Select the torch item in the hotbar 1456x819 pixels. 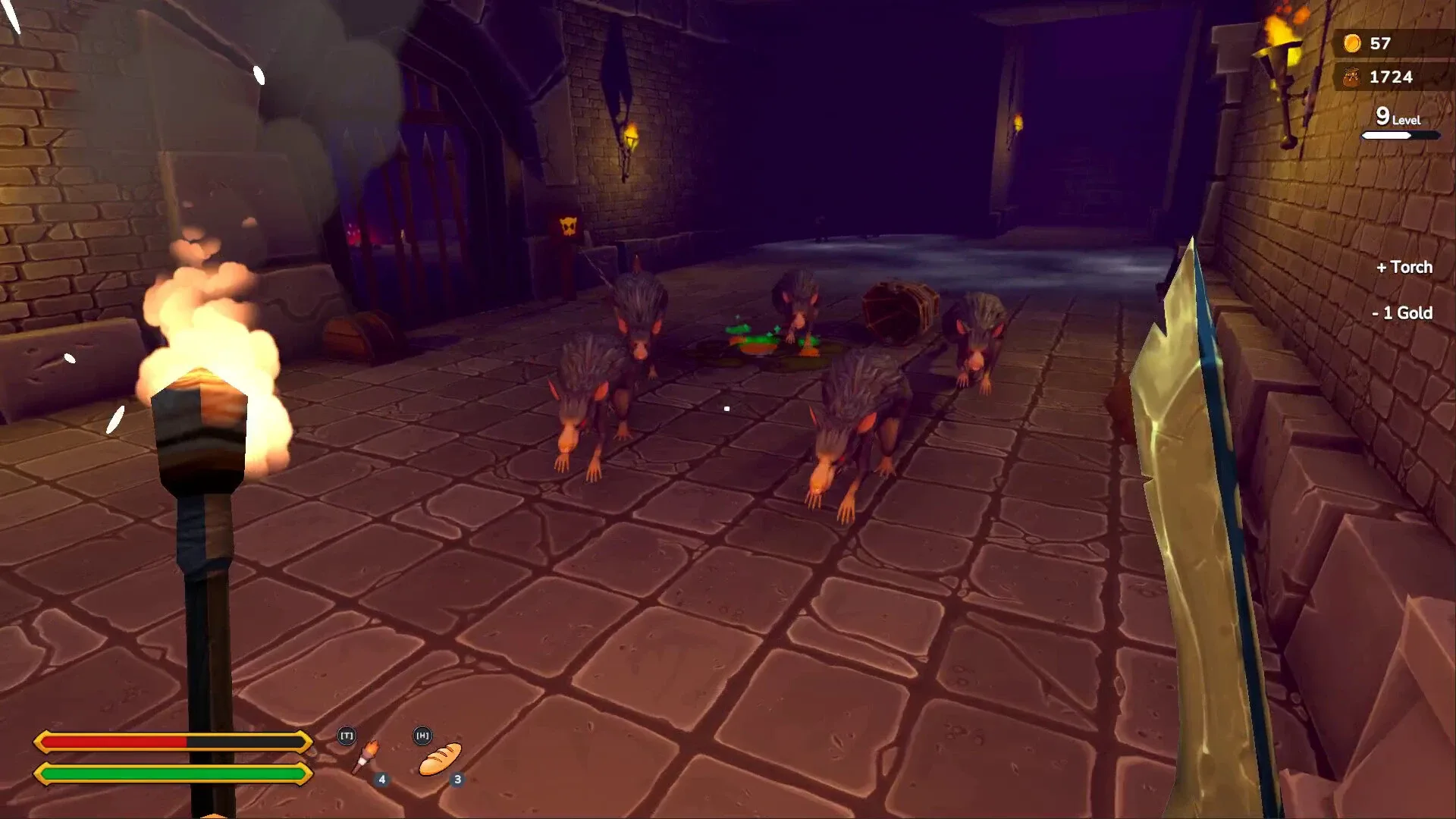pyautogui.click(x=366, y=753)
